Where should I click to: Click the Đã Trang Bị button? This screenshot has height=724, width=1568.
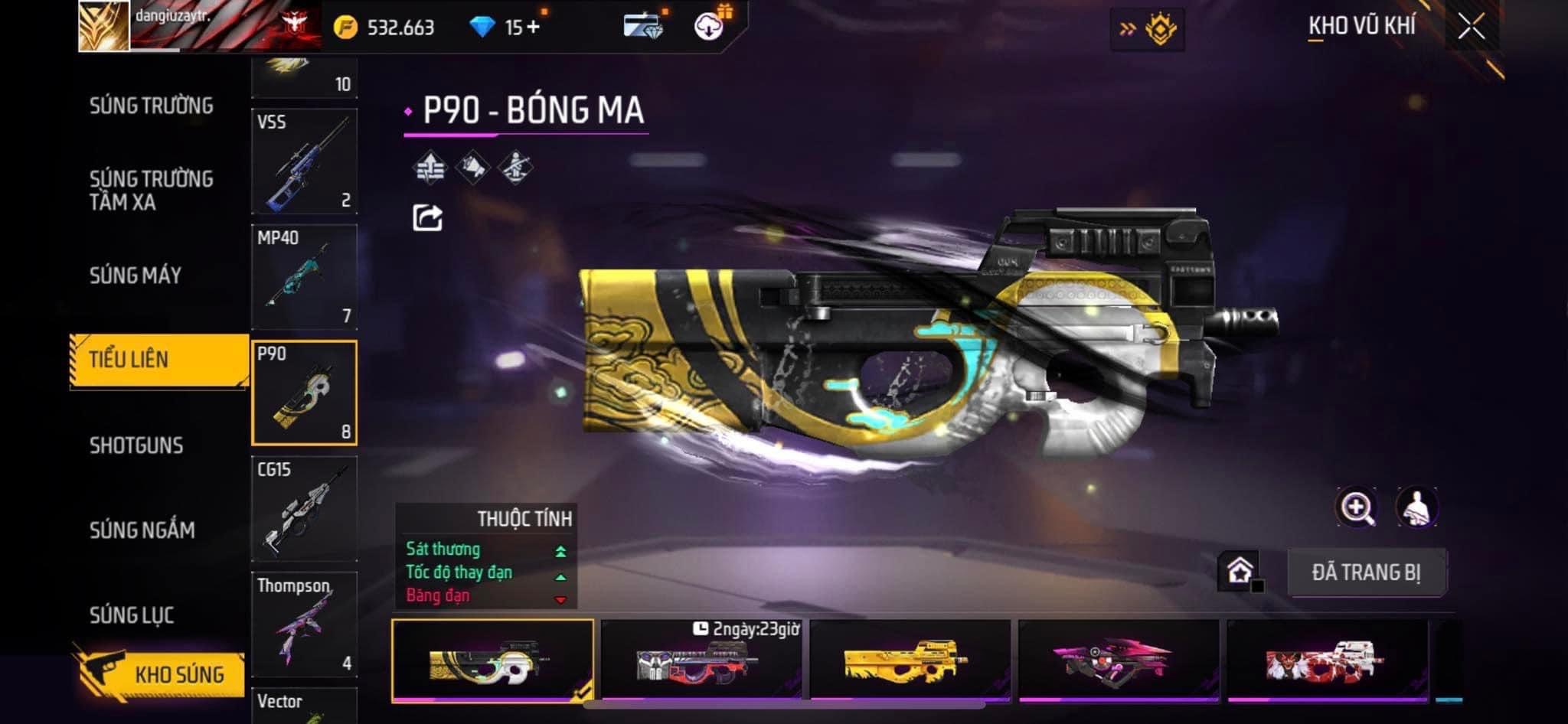(x=1366, y=572)
